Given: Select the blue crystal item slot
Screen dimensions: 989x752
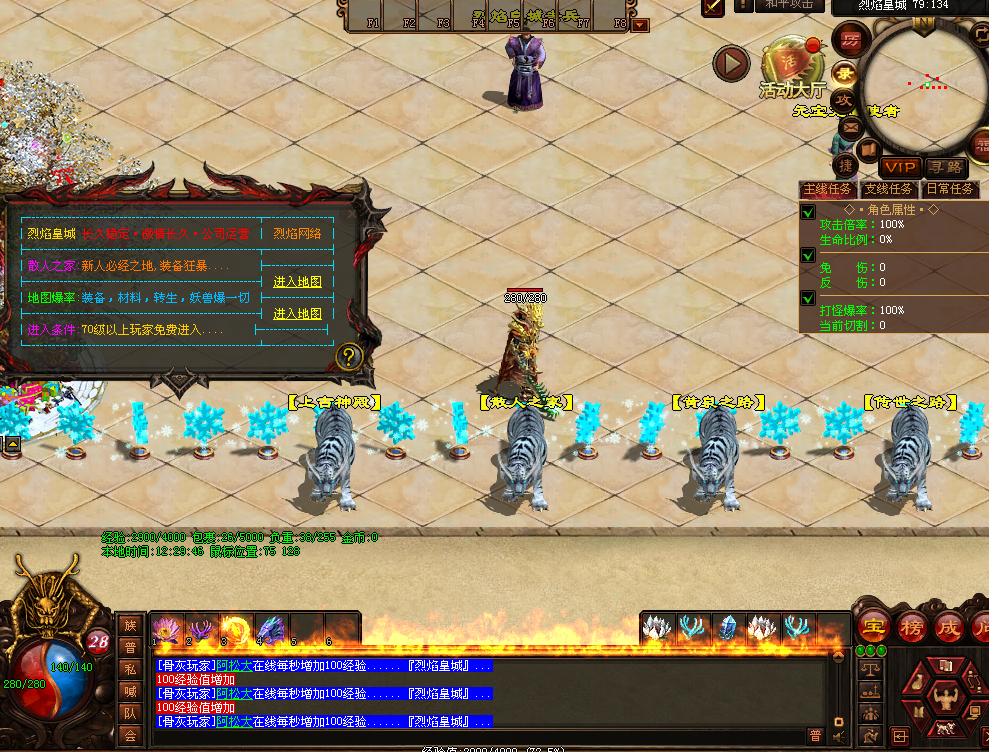Looking at the screenshot, I should click(x=727, y=627).
